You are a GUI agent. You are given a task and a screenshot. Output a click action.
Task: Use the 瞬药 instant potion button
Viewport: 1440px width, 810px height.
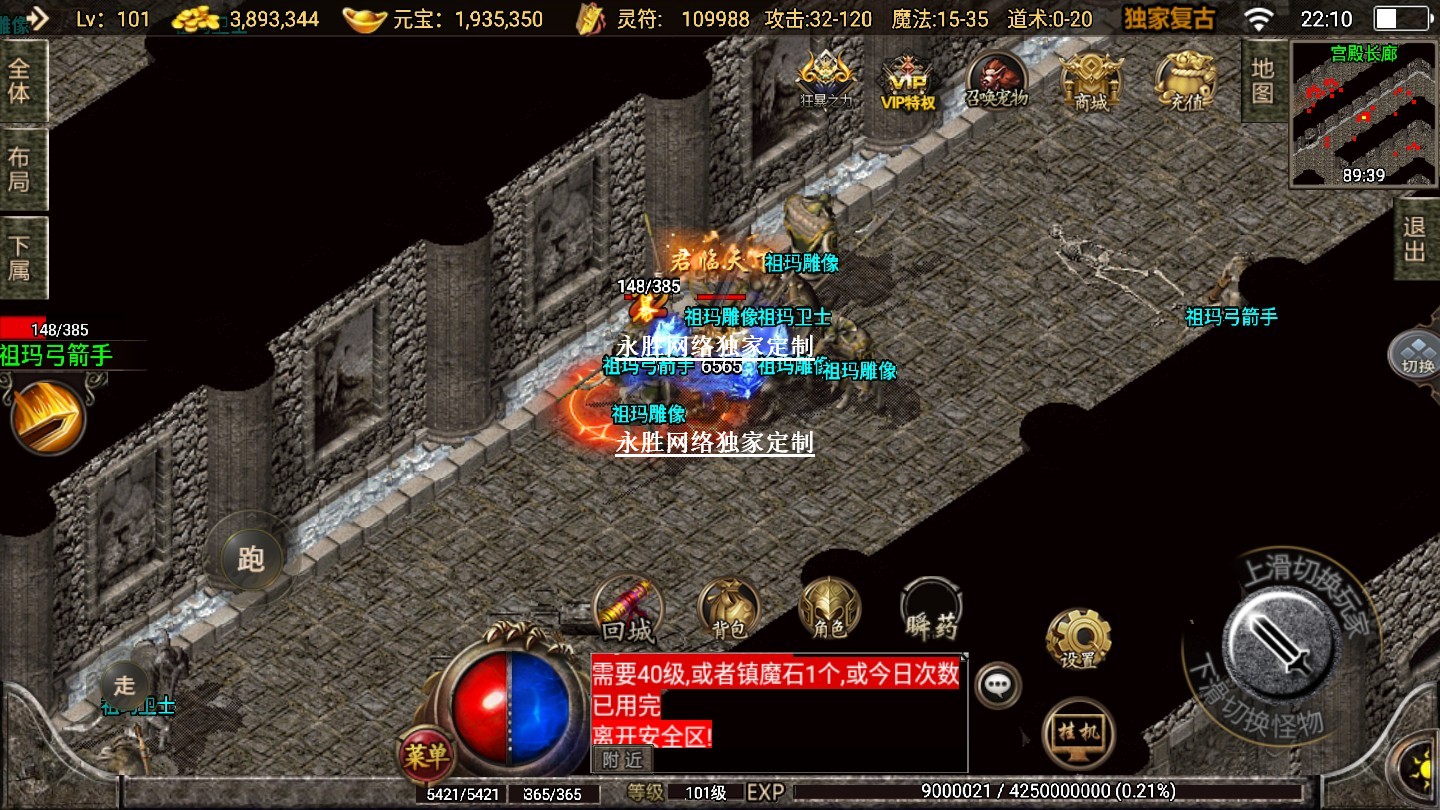[931, 608]
